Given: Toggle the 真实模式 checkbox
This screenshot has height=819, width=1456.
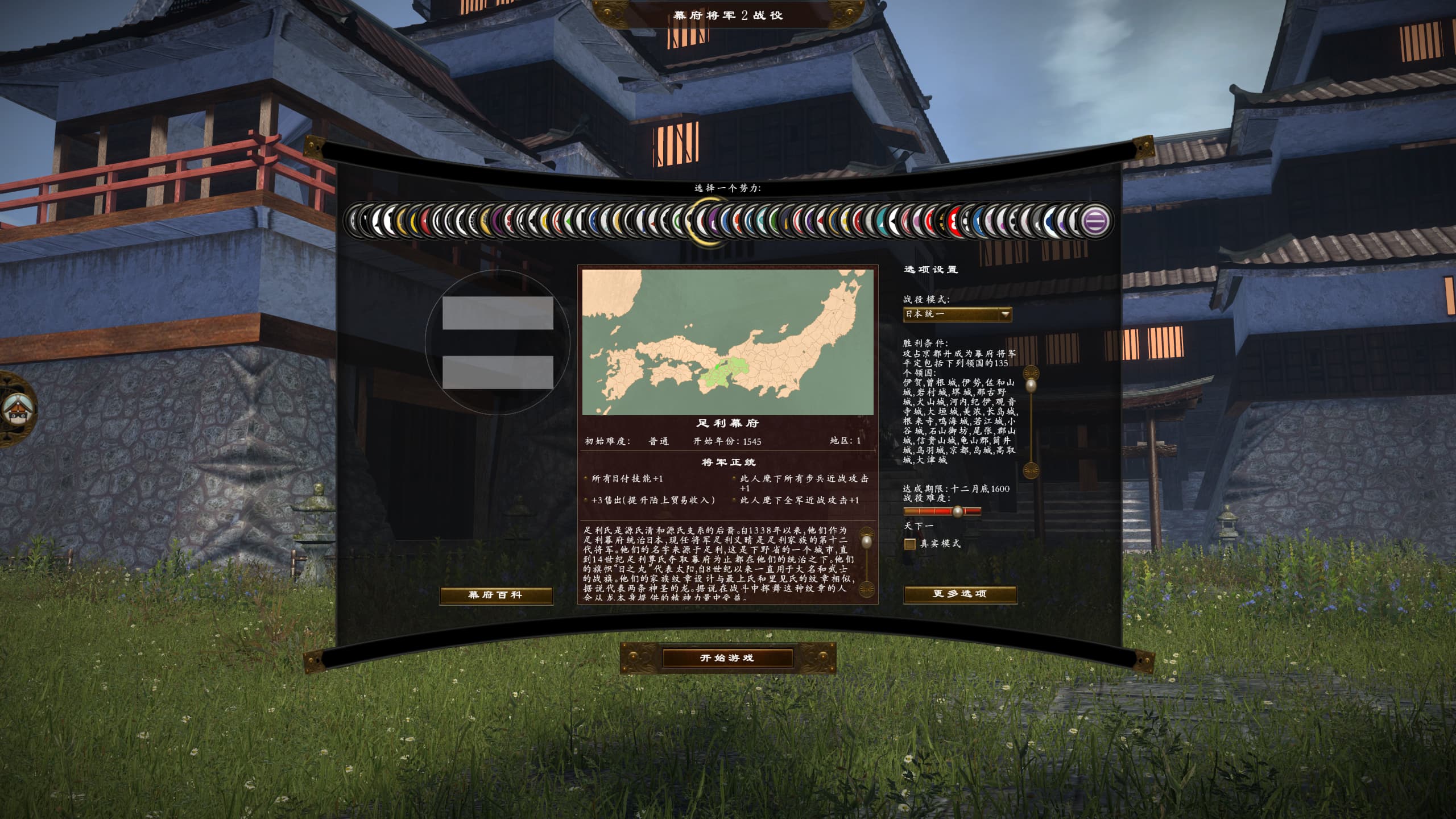Looking at the screenshot, I should [x=910, y=544].
